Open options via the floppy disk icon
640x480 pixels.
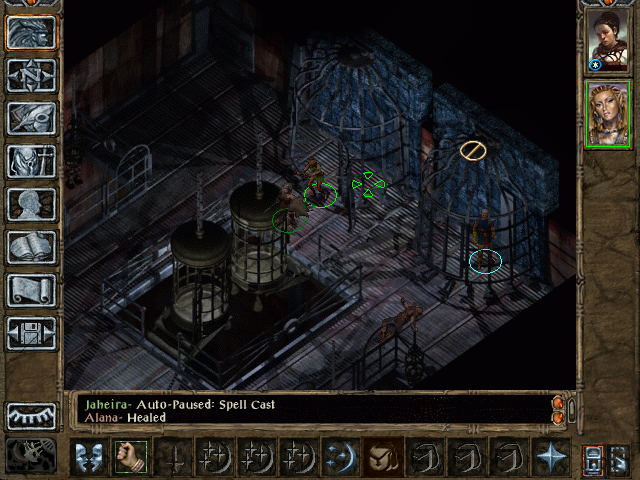pos(31,333)
